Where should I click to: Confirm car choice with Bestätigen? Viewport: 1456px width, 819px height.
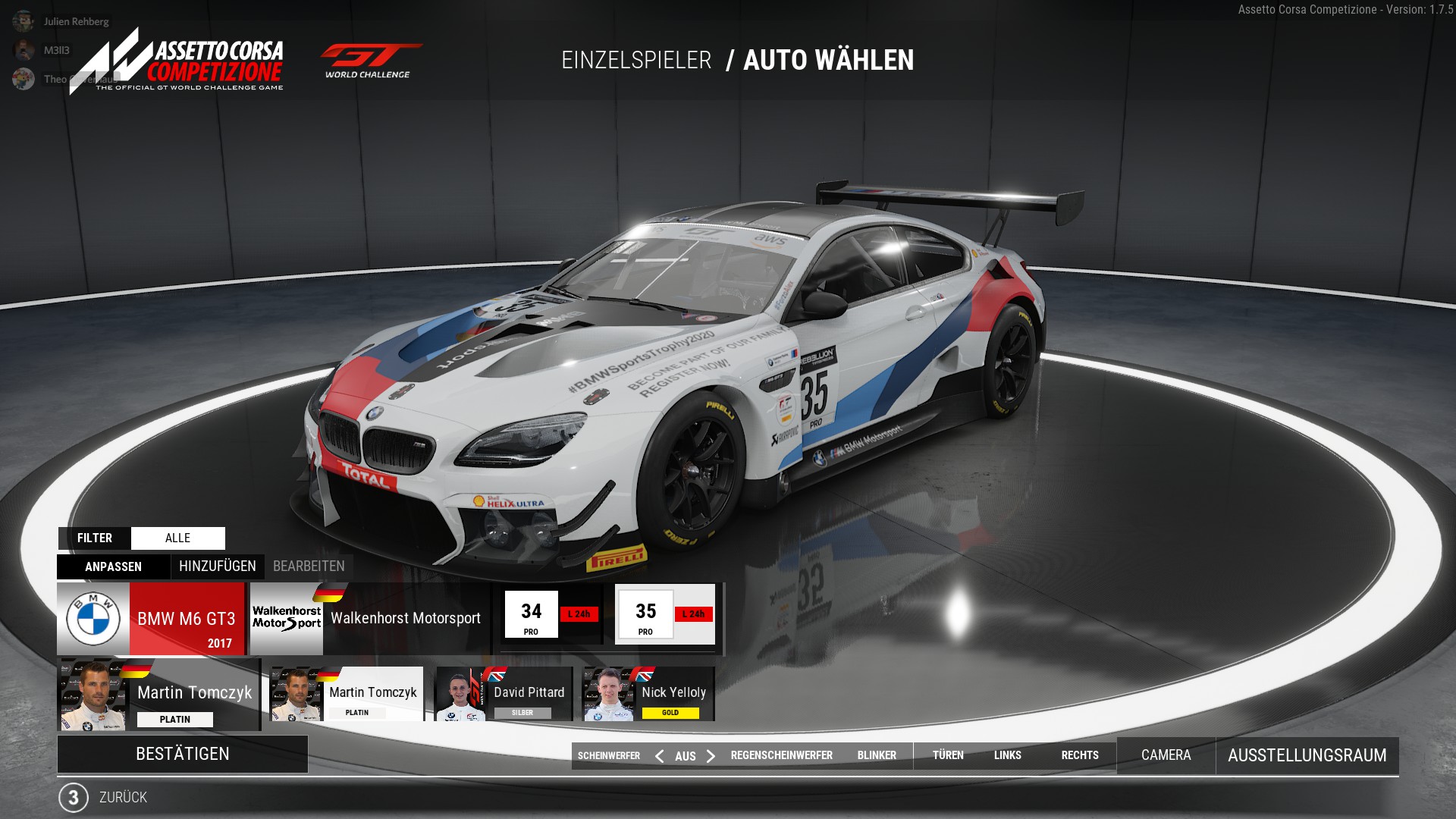tap(182, 754)
